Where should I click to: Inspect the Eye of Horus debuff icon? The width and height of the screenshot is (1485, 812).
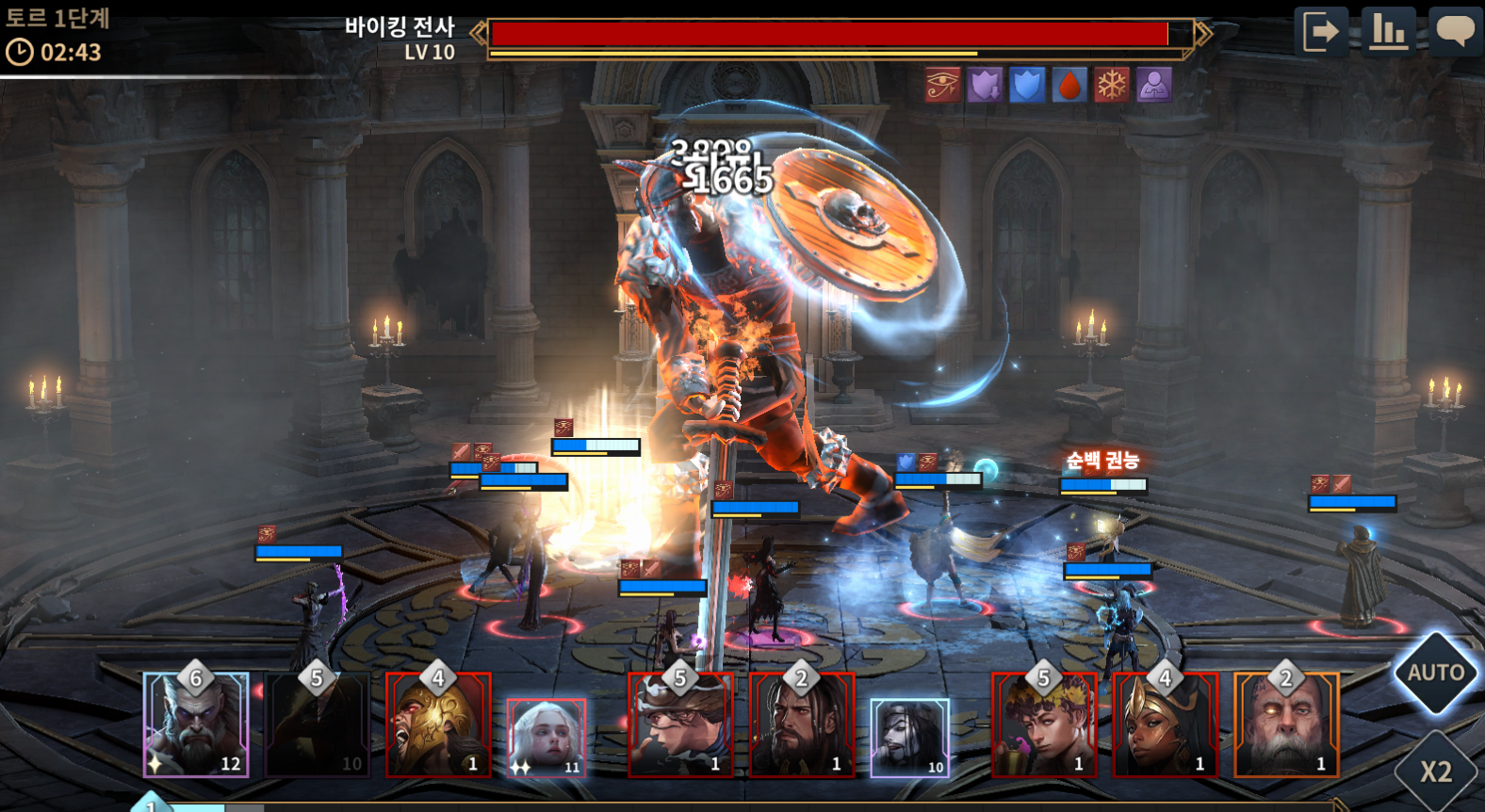point(942,85)
